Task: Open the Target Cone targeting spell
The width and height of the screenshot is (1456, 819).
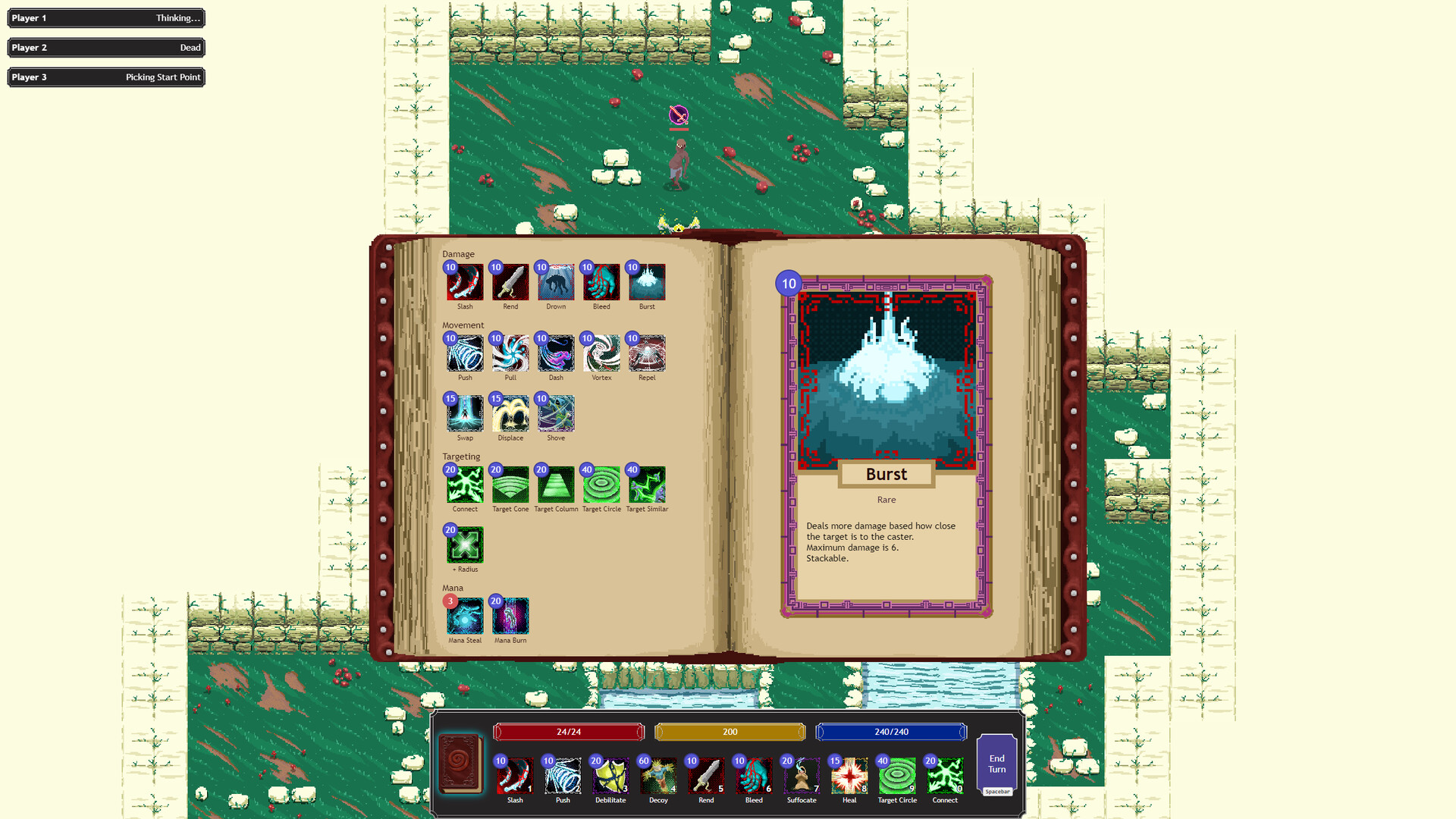Action: [x=510, y=485]
